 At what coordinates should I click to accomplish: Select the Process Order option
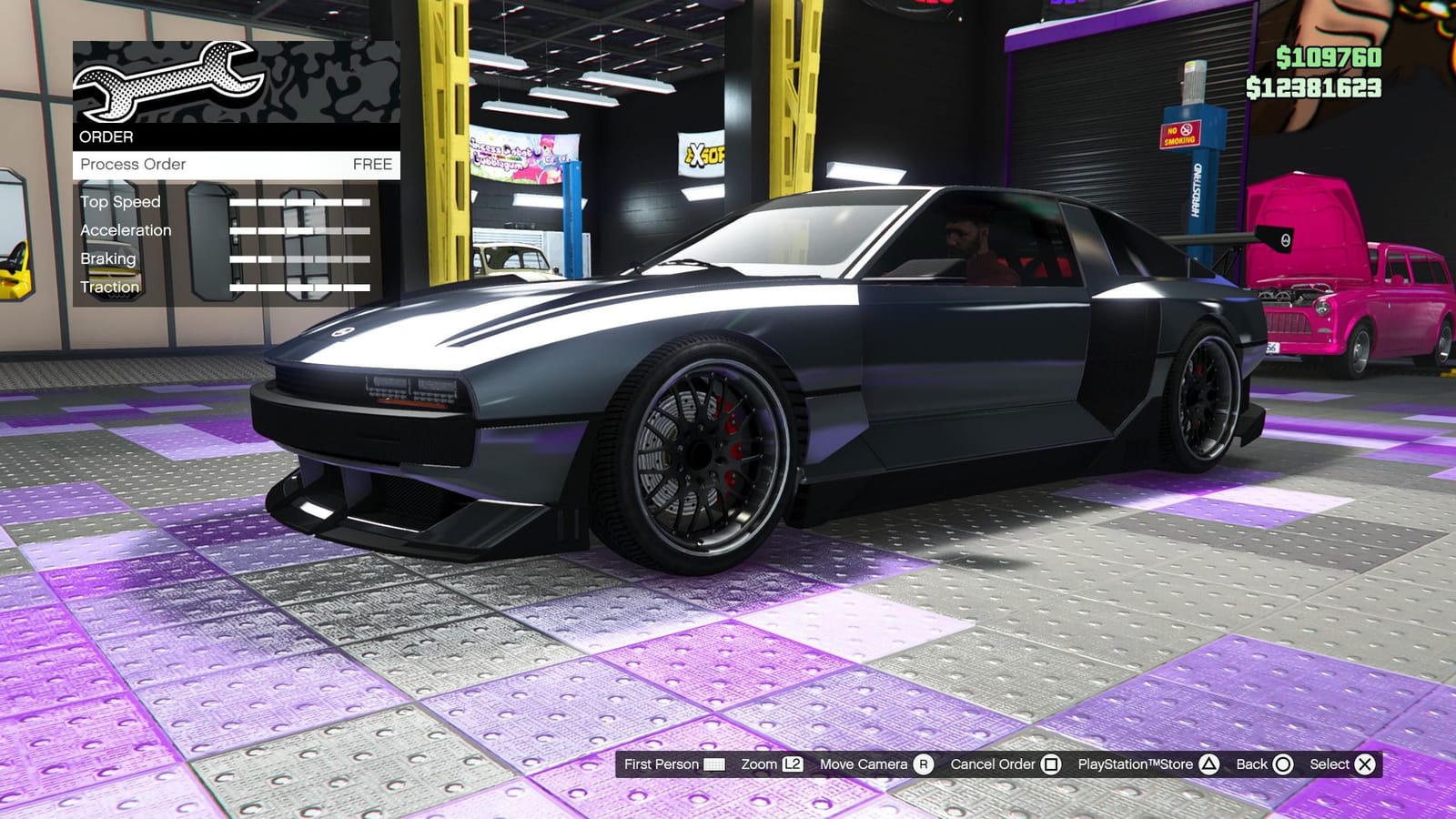(x=133, y=165)
